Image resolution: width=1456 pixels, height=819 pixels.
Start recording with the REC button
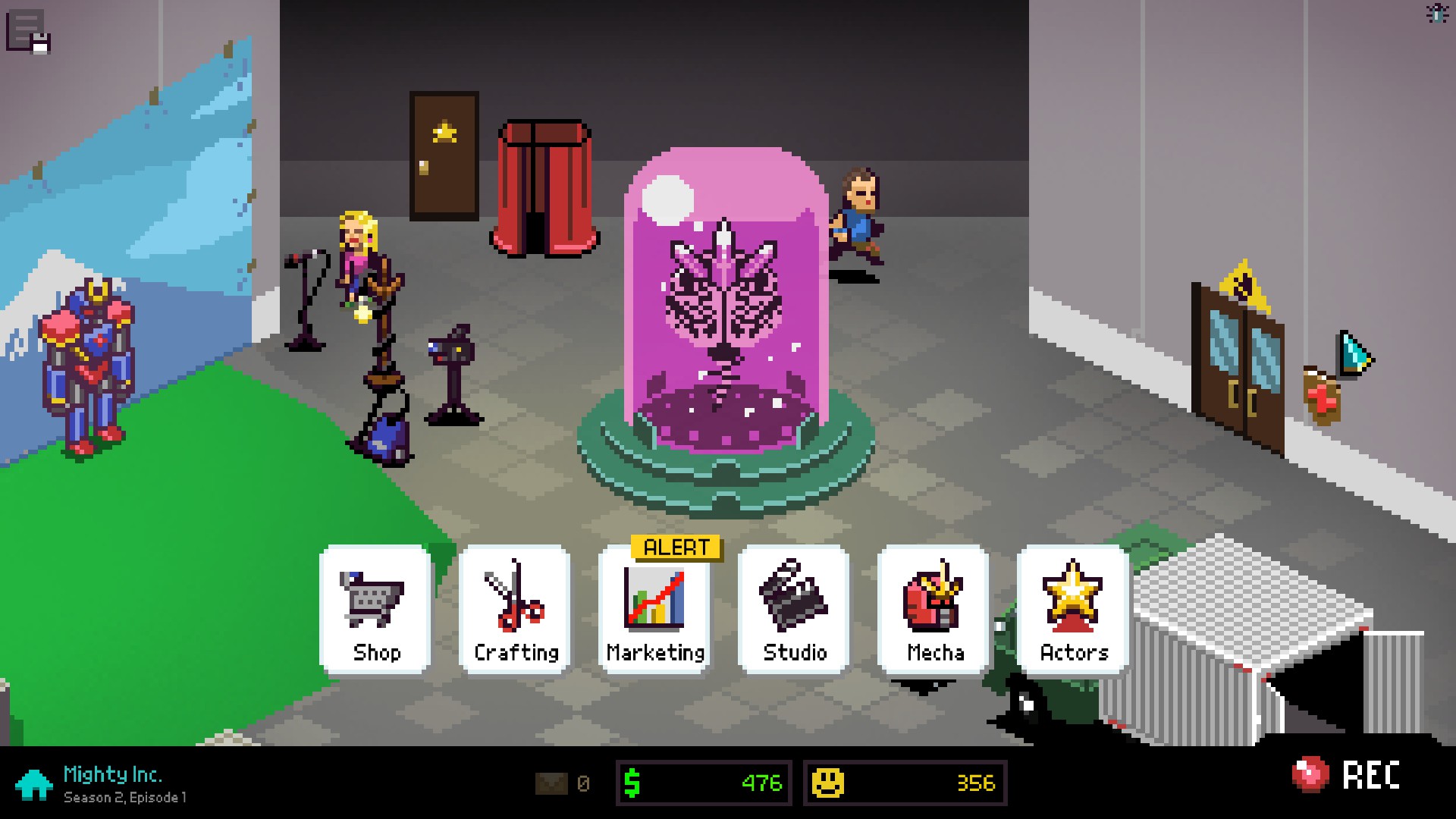[1346, 775]
